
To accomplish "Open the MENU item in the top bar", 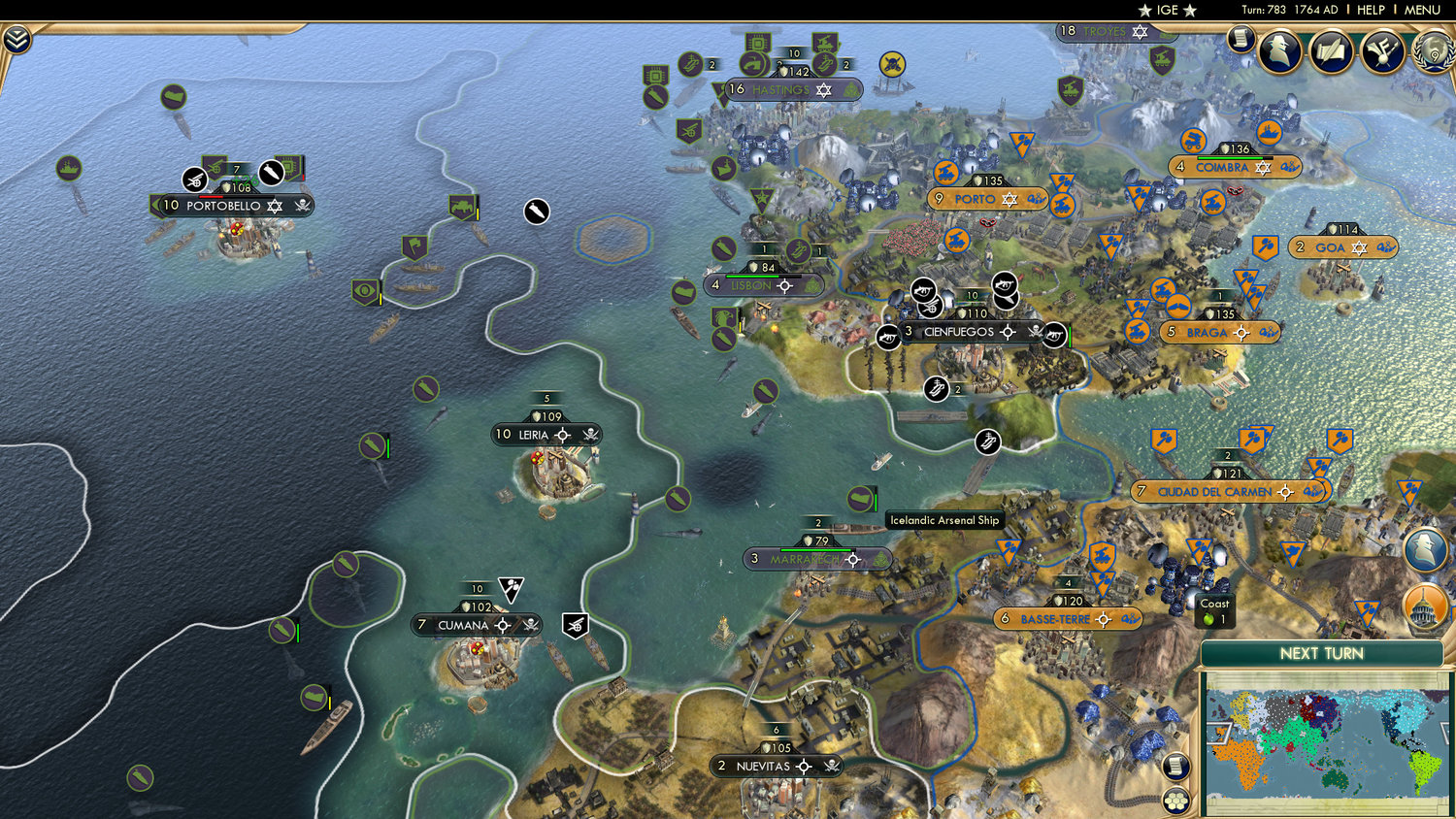I will pyautogui.click(x=1421, y=11).
